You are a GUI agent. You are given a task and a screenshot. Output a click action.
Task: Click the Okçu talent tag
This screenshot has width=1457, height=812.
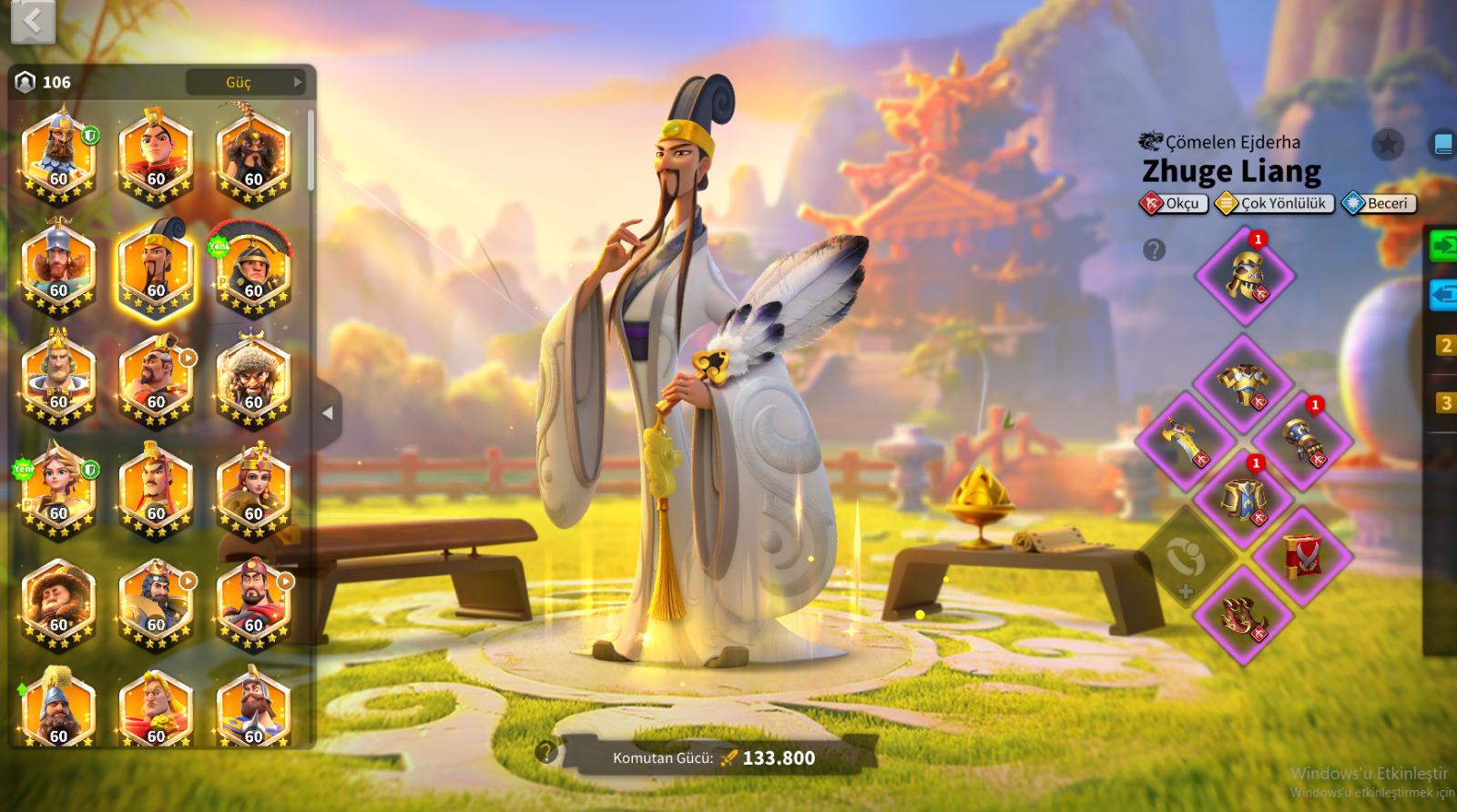[1175, 204]
